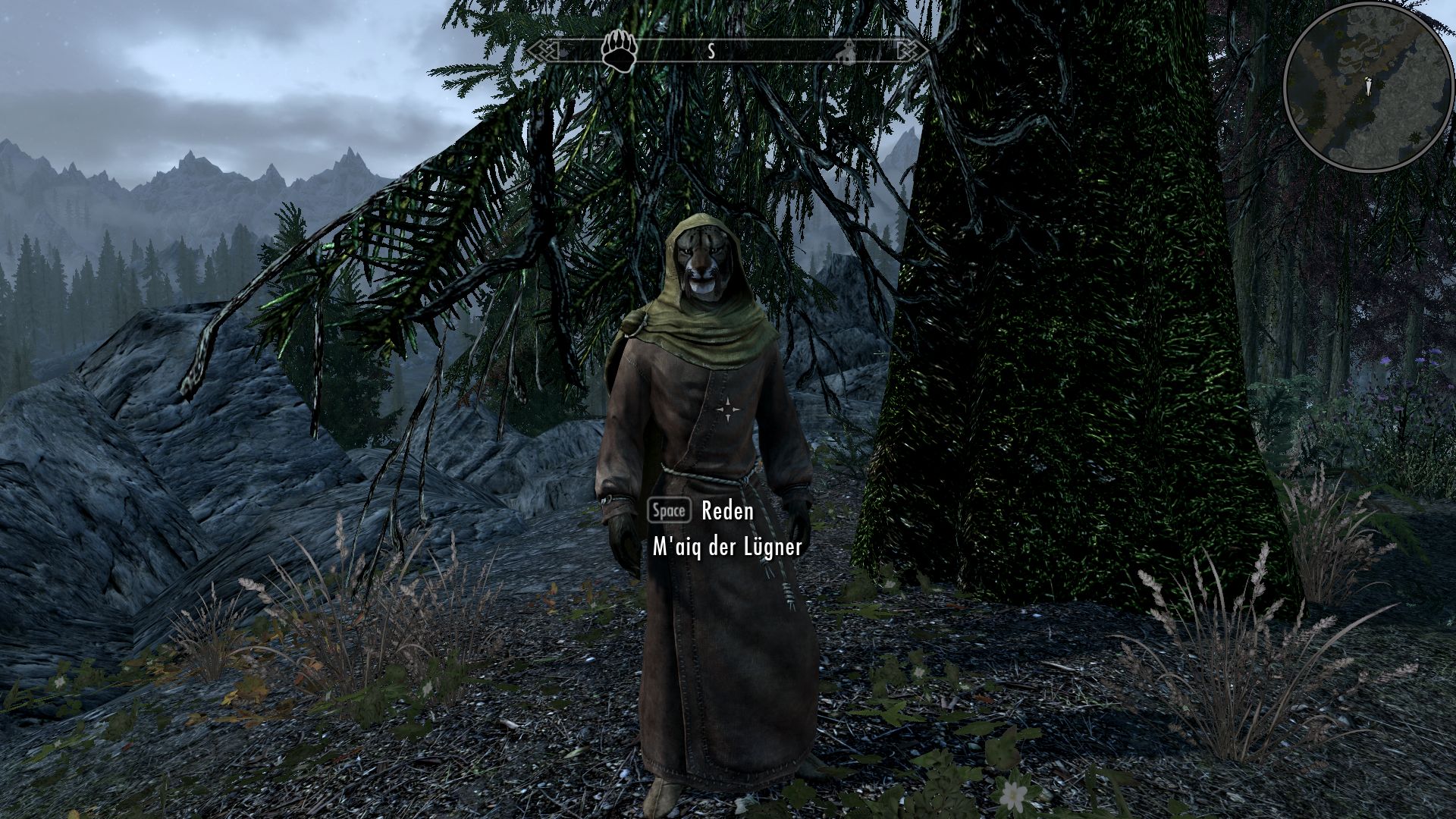This screenshot has height=819, width=1456.
Task: Click the "S" south indicator on the compass
Action: click(711, 50)
